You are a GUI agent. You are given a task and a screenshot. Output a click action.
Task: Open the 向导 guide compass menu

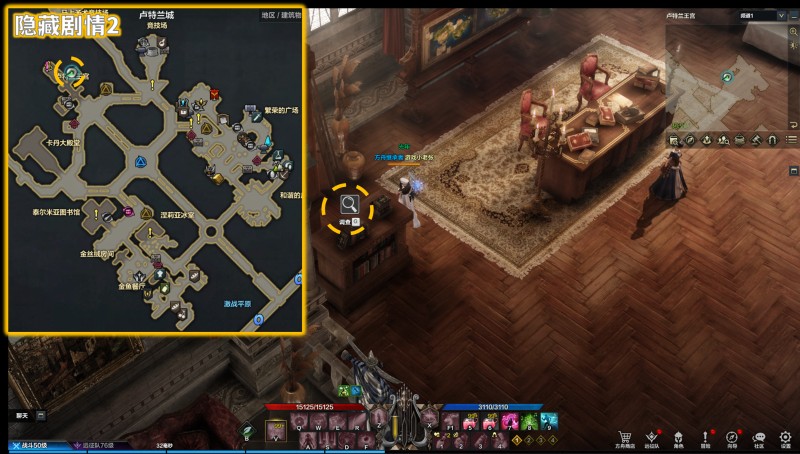(x=733, y=437)
